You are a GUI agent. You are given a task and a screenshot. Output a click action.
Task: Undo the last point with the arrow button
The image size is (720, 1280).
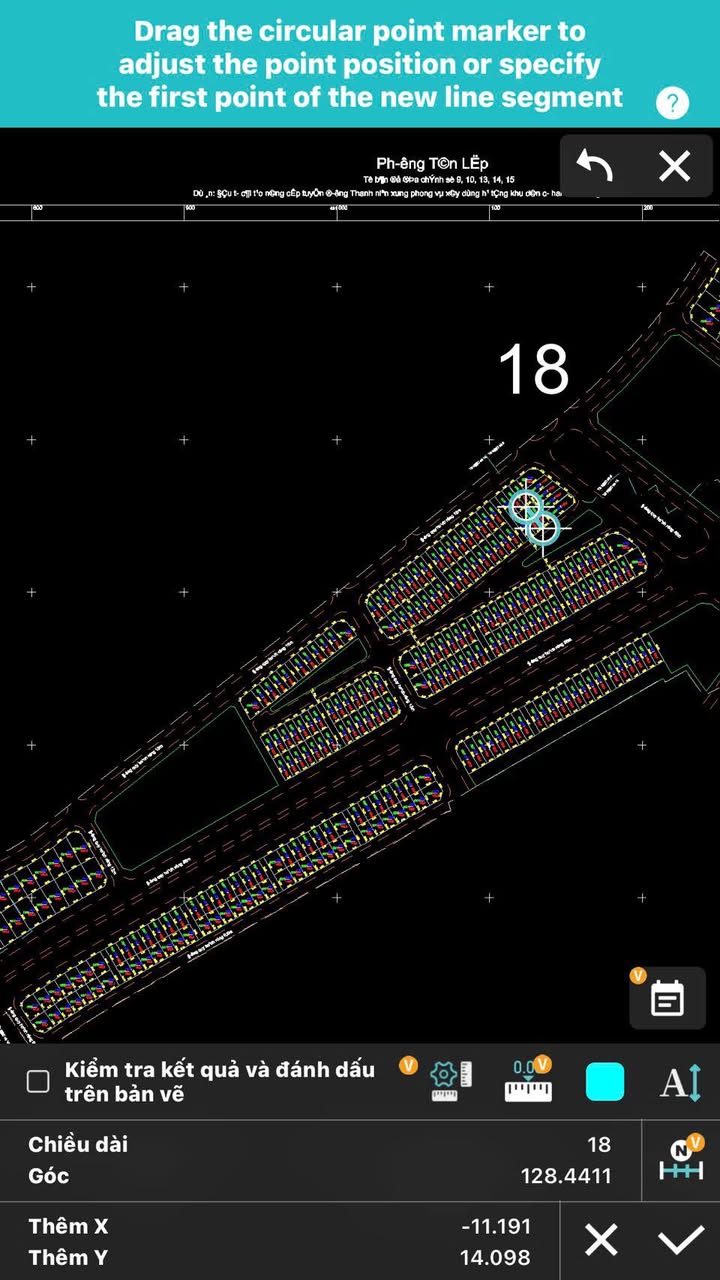(595, 166)
